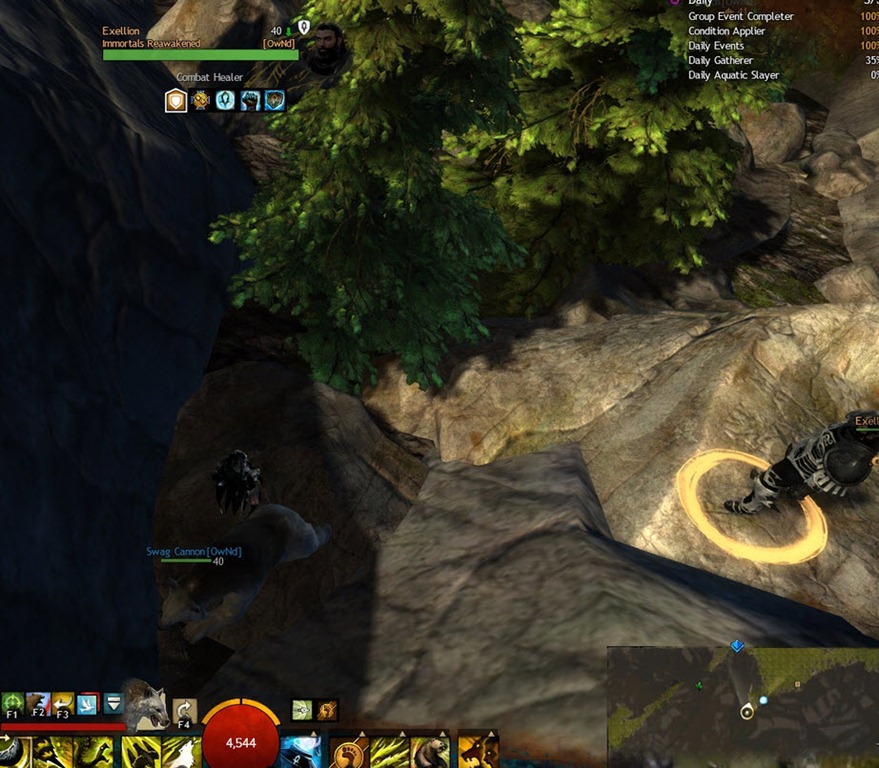Use the F3 return-to-me pet command
879x768 pixels.
pos(62,703)
